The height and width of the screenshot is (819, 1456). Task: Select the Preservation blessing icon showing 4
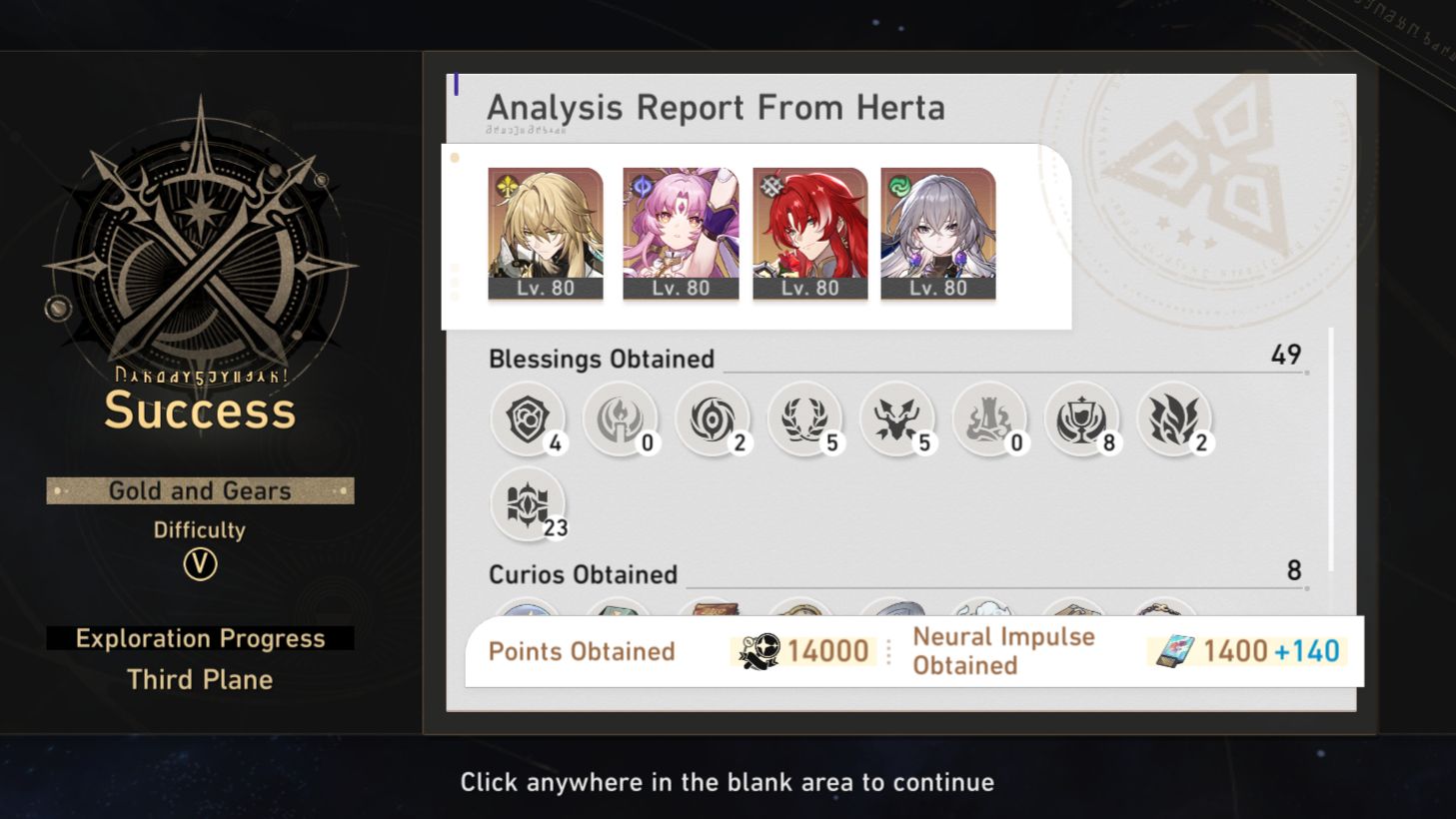click(529, 418)
